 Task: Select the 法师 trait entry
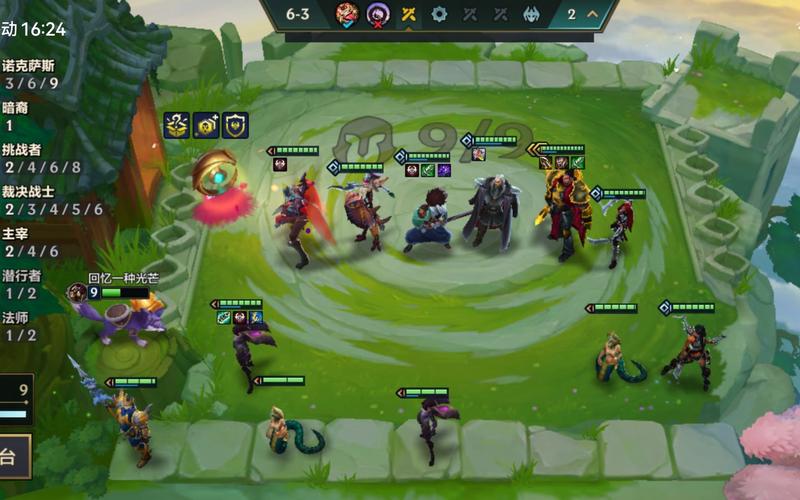20,326
